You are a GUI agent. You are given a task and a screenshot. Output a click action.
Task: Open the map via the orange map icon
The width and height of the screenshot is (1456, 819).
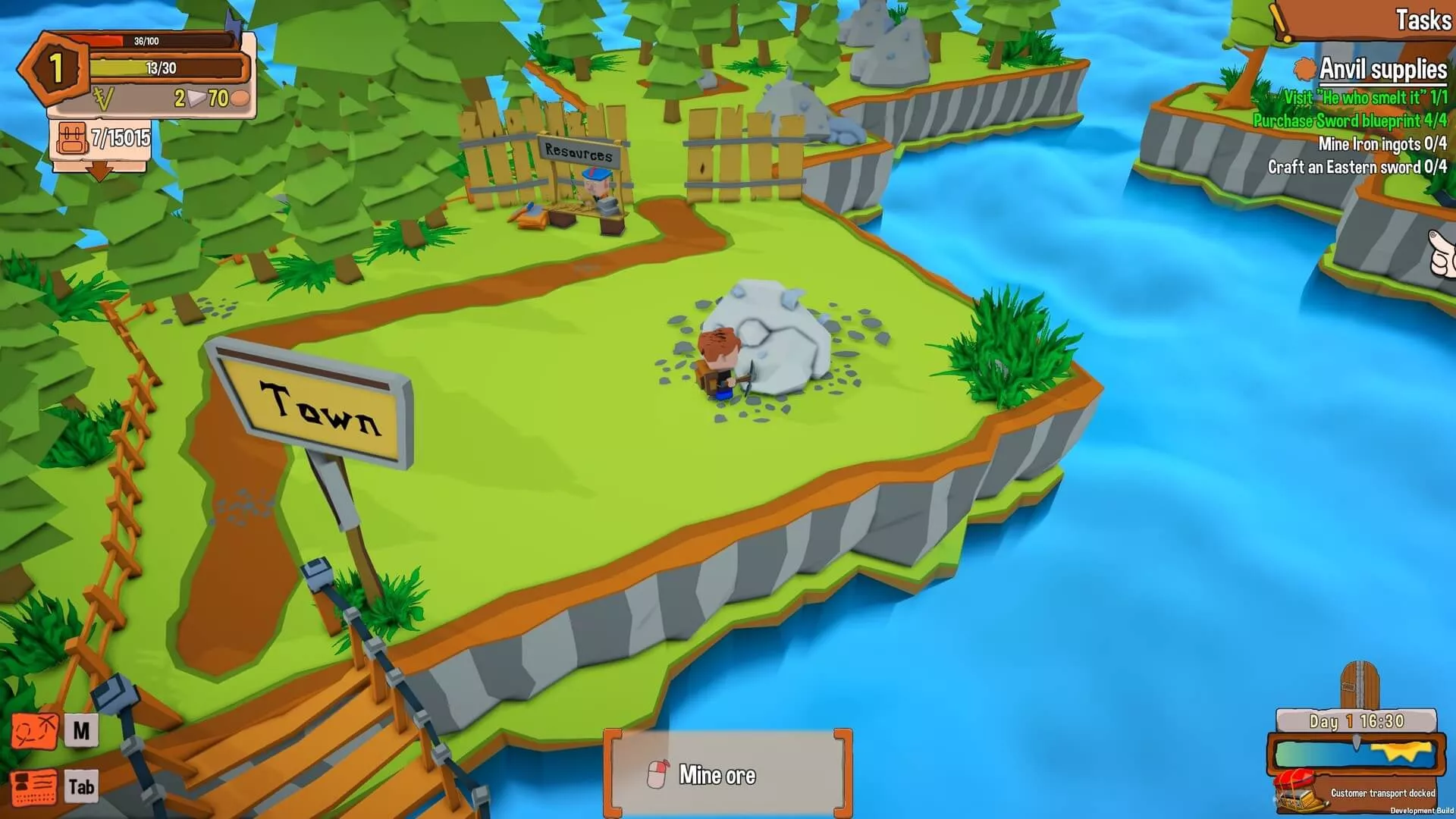(x=34, y=732)
